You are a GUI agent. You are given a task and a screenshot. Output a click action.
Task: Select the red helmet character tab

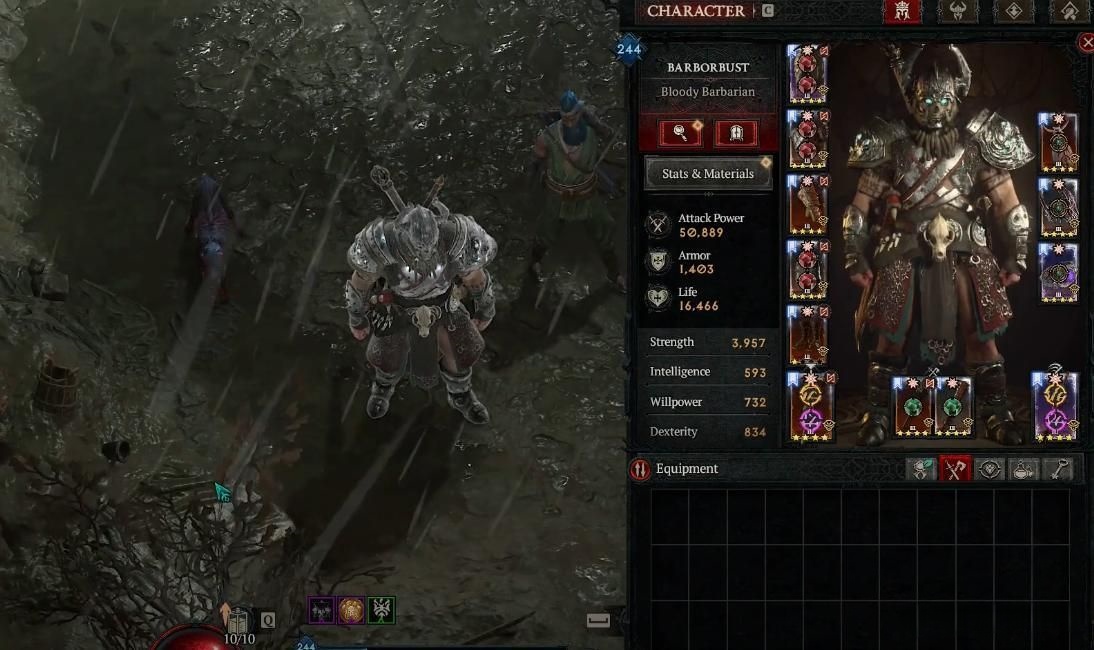[x=901, y=12]
